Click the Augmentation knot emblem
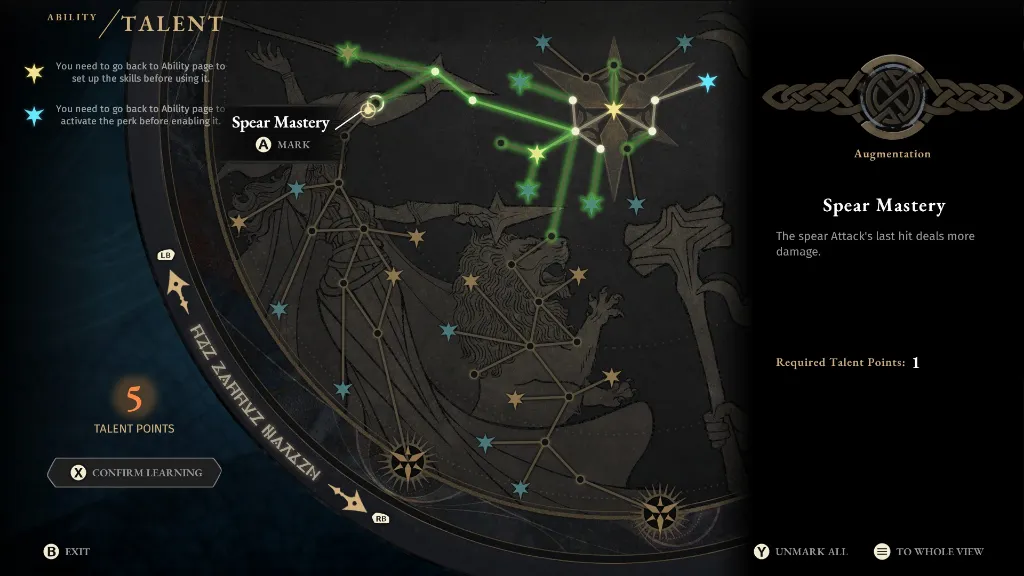 (x=892, y=97)
